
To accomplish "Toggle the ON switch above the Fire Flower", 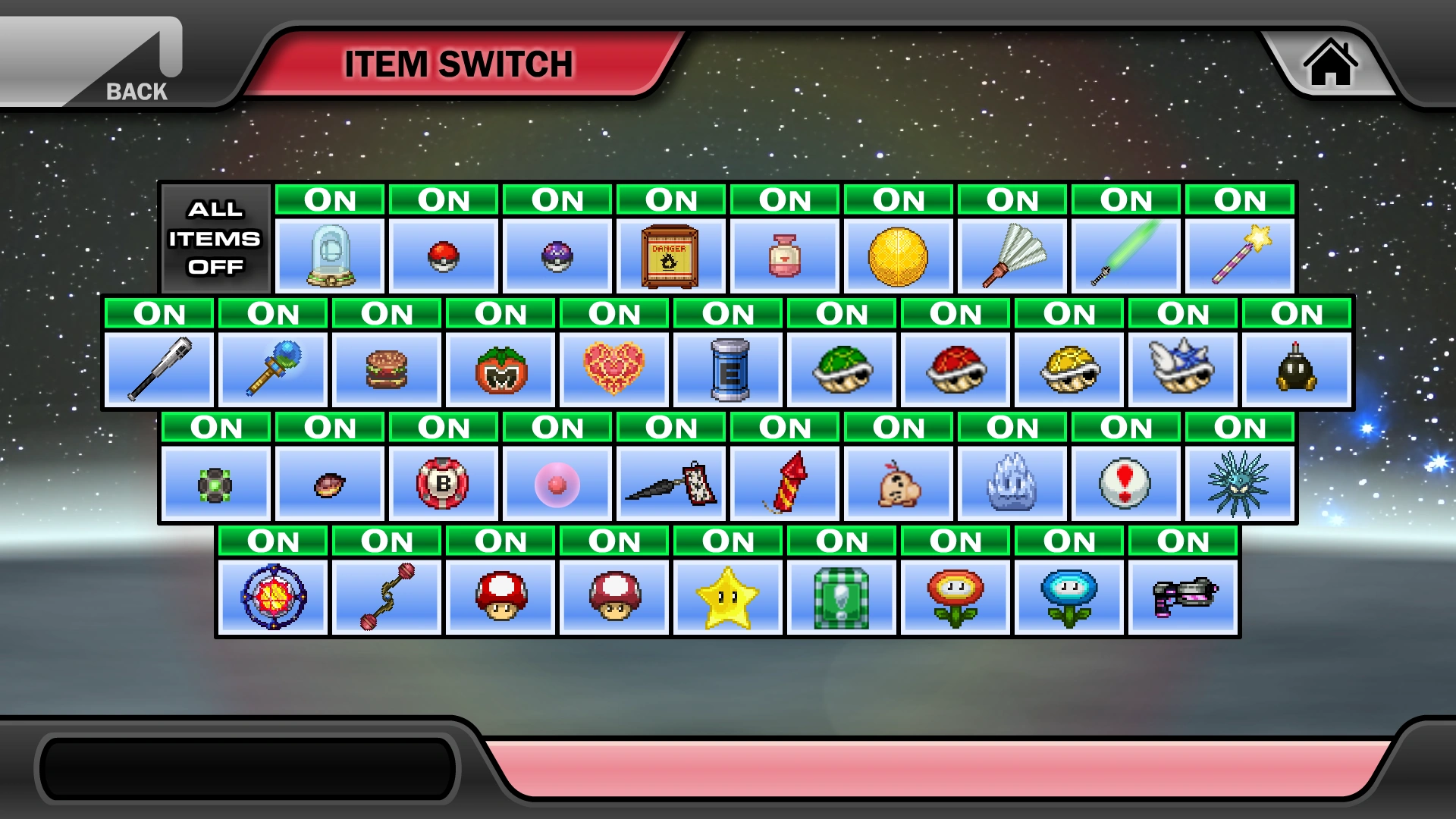I will coord(955,541).
